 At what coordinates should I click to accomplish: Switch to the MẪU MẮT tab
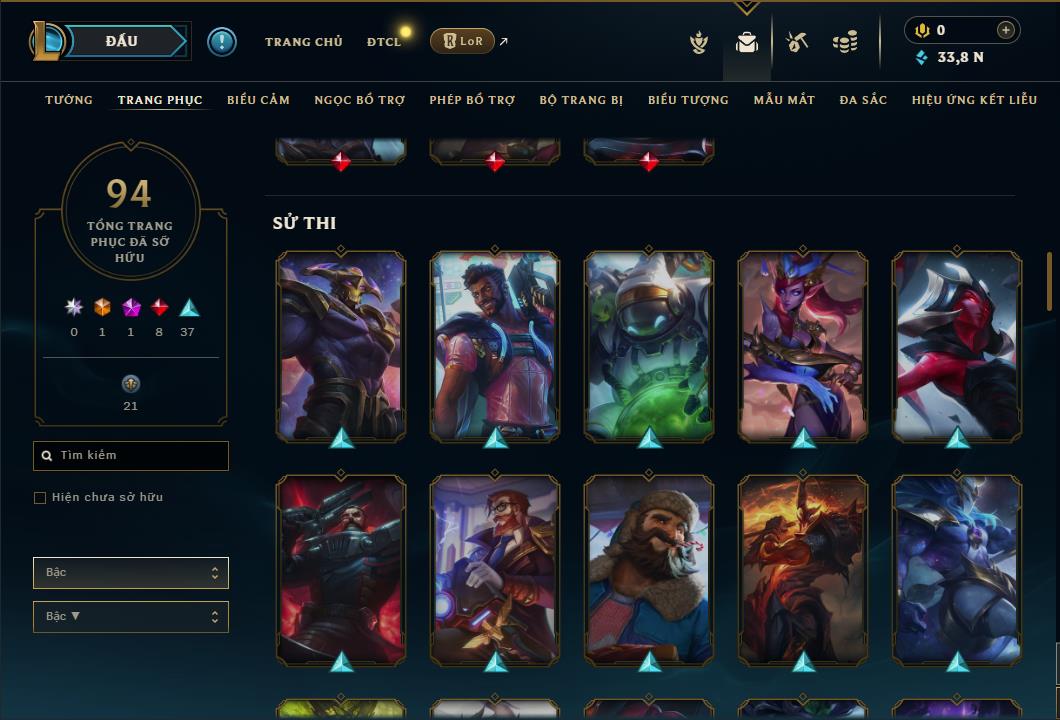[x=784, y=100]
